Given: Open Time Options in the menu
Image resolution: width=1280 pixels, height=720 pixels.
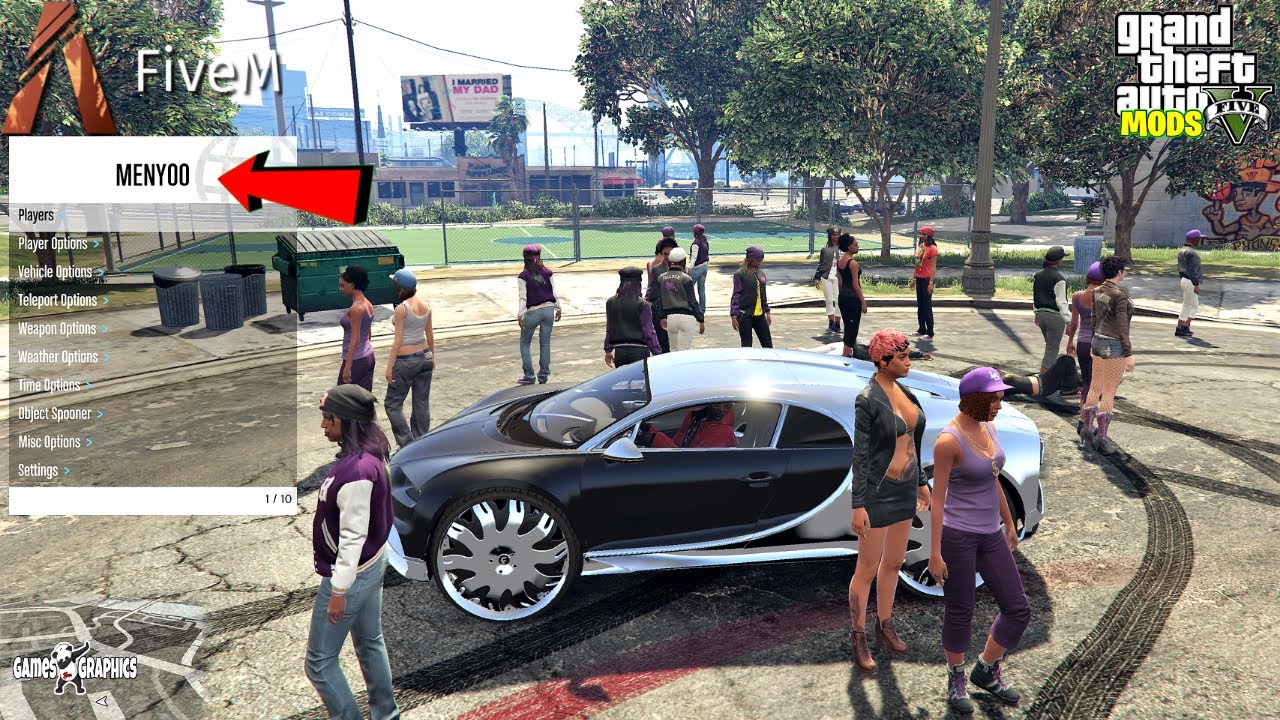Looking at the screenshot, I should click(x=49, y=385).
